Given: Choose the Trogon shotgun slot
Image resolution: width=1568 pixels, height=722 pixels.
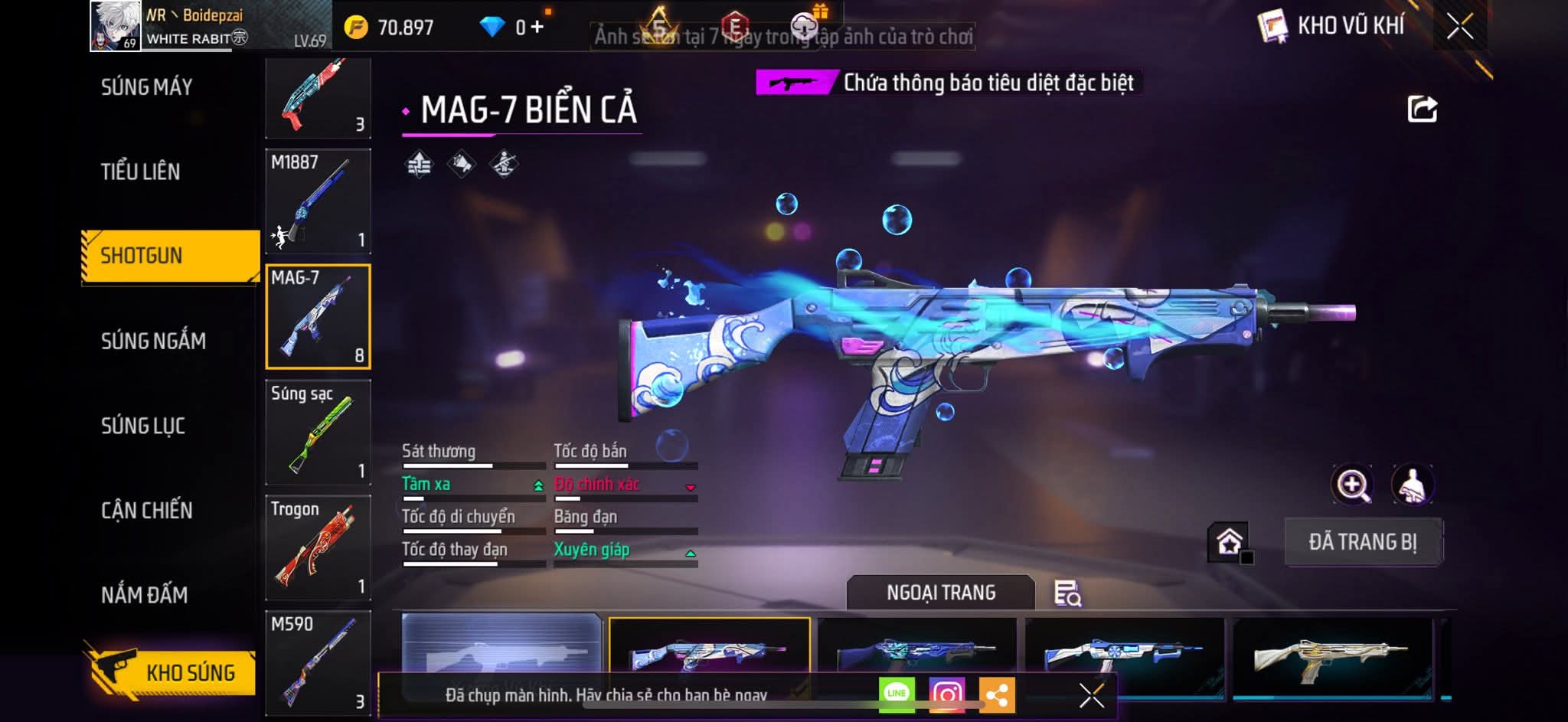Looking at the screenshot, I should 318,547.
